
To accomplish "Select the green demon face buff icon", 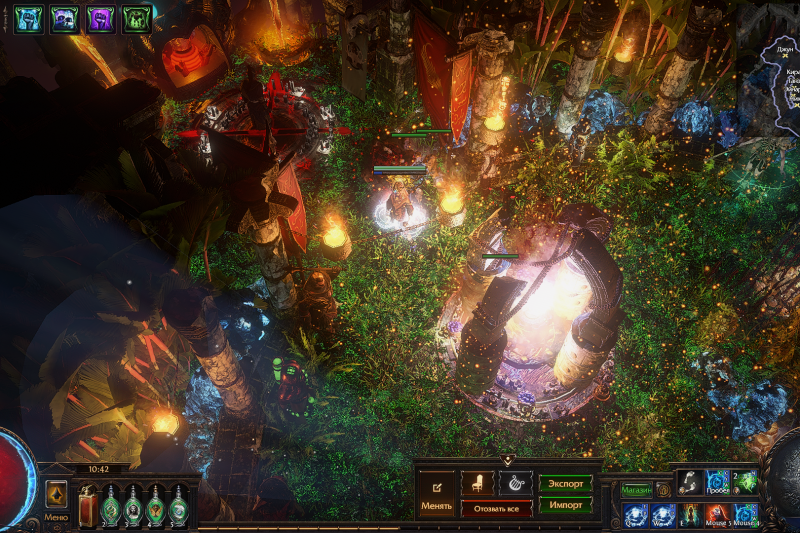I will coord(136,19).
